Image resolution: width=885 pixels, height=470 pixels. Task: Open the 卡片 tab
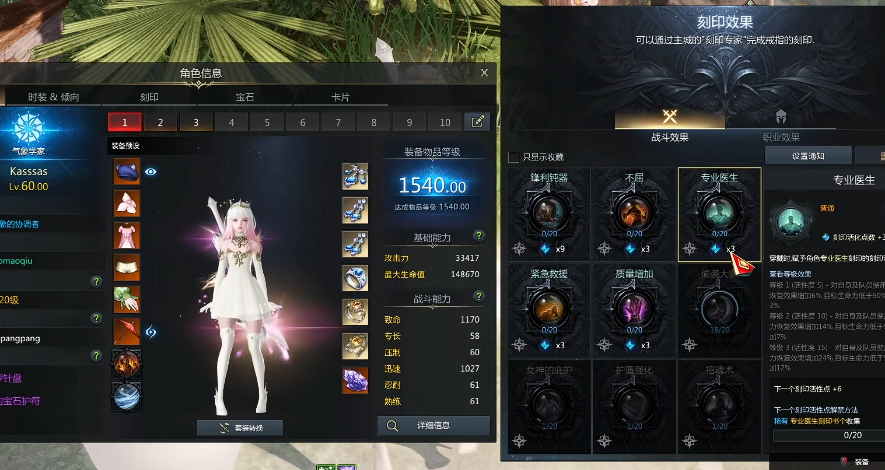click(x=341, y=97)
